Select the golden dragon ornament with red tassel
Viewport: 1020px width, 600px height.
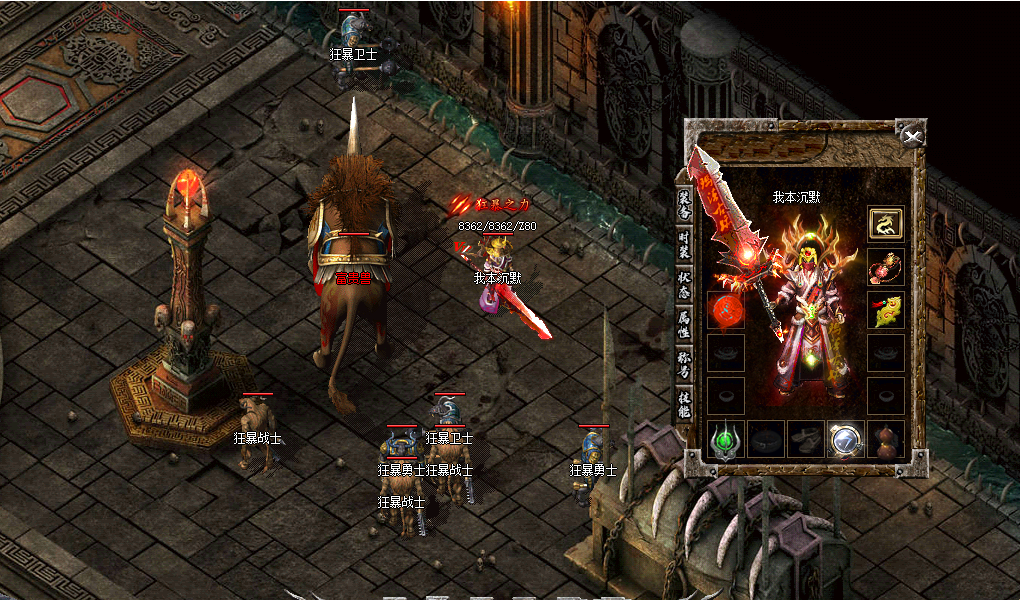[885, 311]
